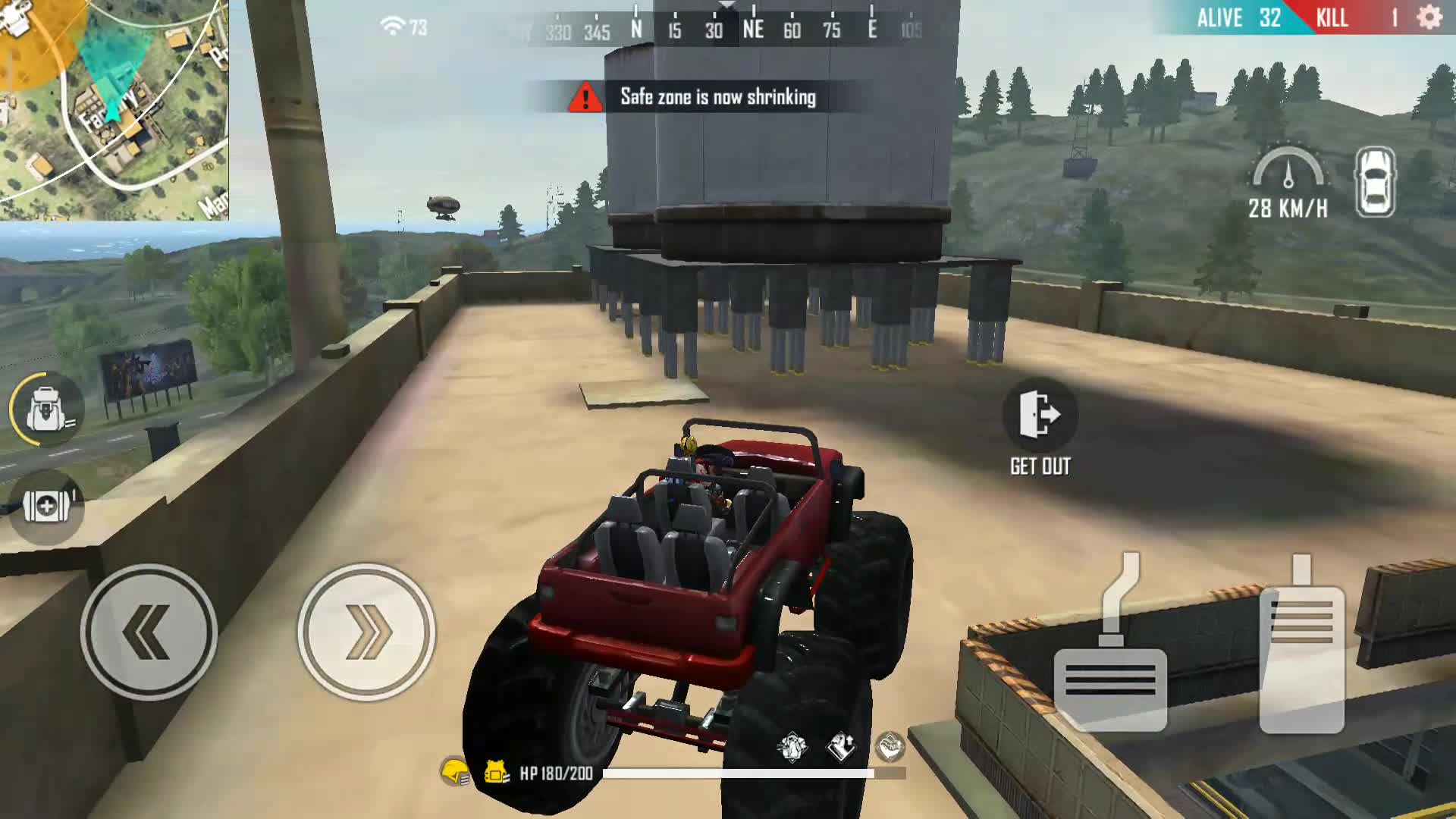Viewport: 1456px width, 819px height.
Task: Open the settings gear icon
Action: pyautogui.click(x=1429, y=17)
